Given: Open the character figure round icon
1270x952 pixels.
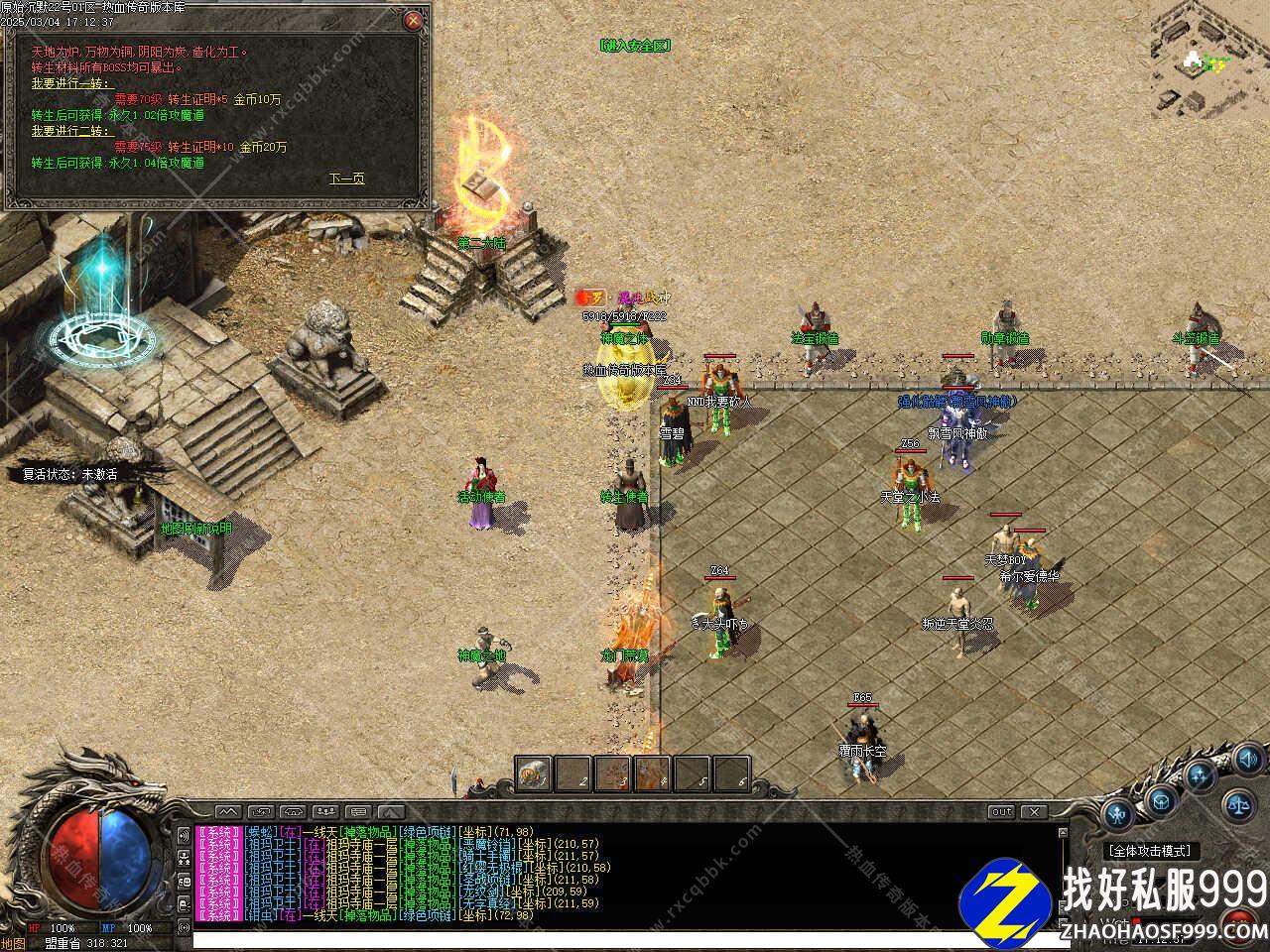Looking at the screenshot, I should click(x=1118, y=815).
